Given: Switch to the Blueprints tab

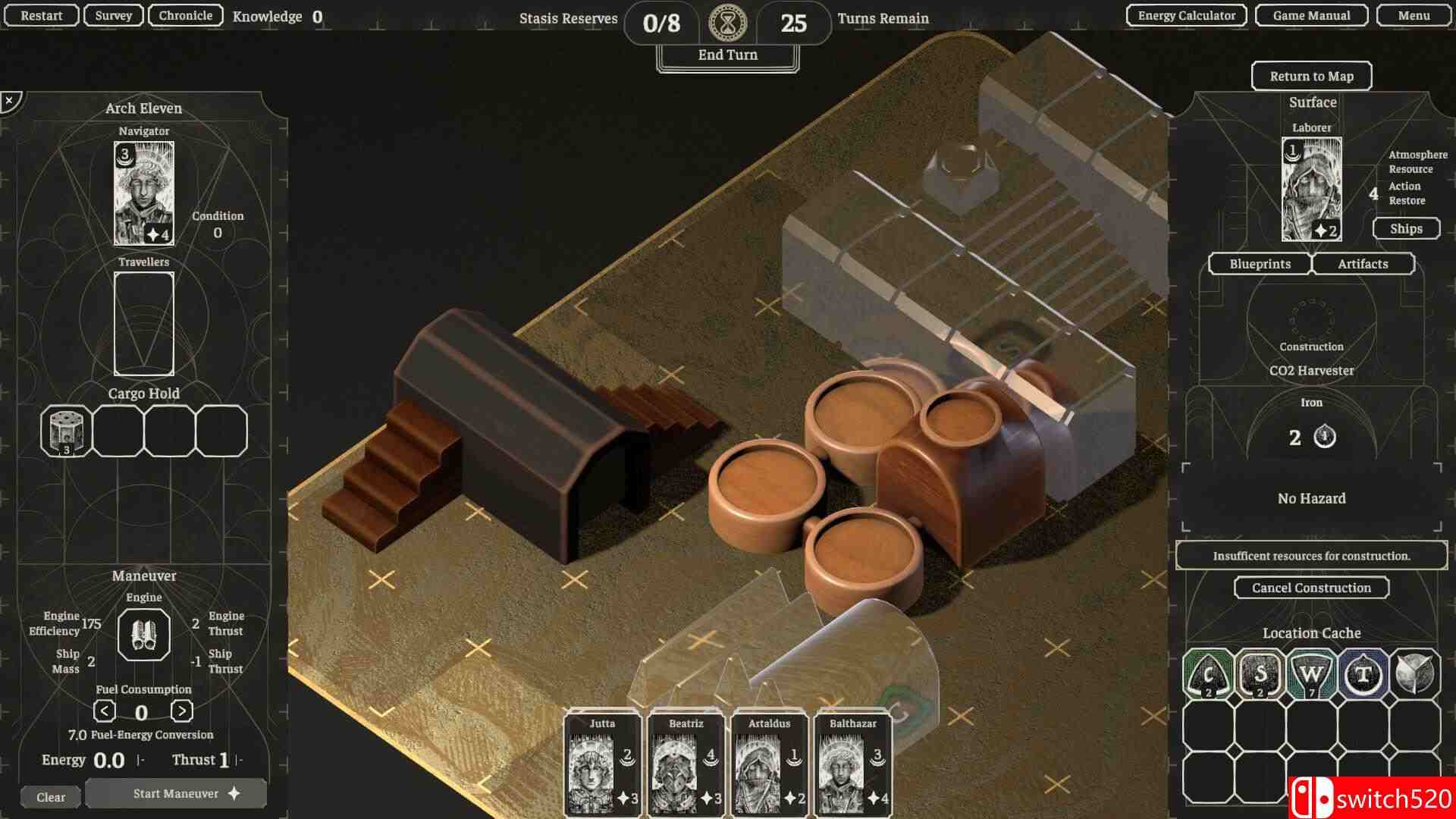Looking at the screenshot, I should (x=1260, y=264).
